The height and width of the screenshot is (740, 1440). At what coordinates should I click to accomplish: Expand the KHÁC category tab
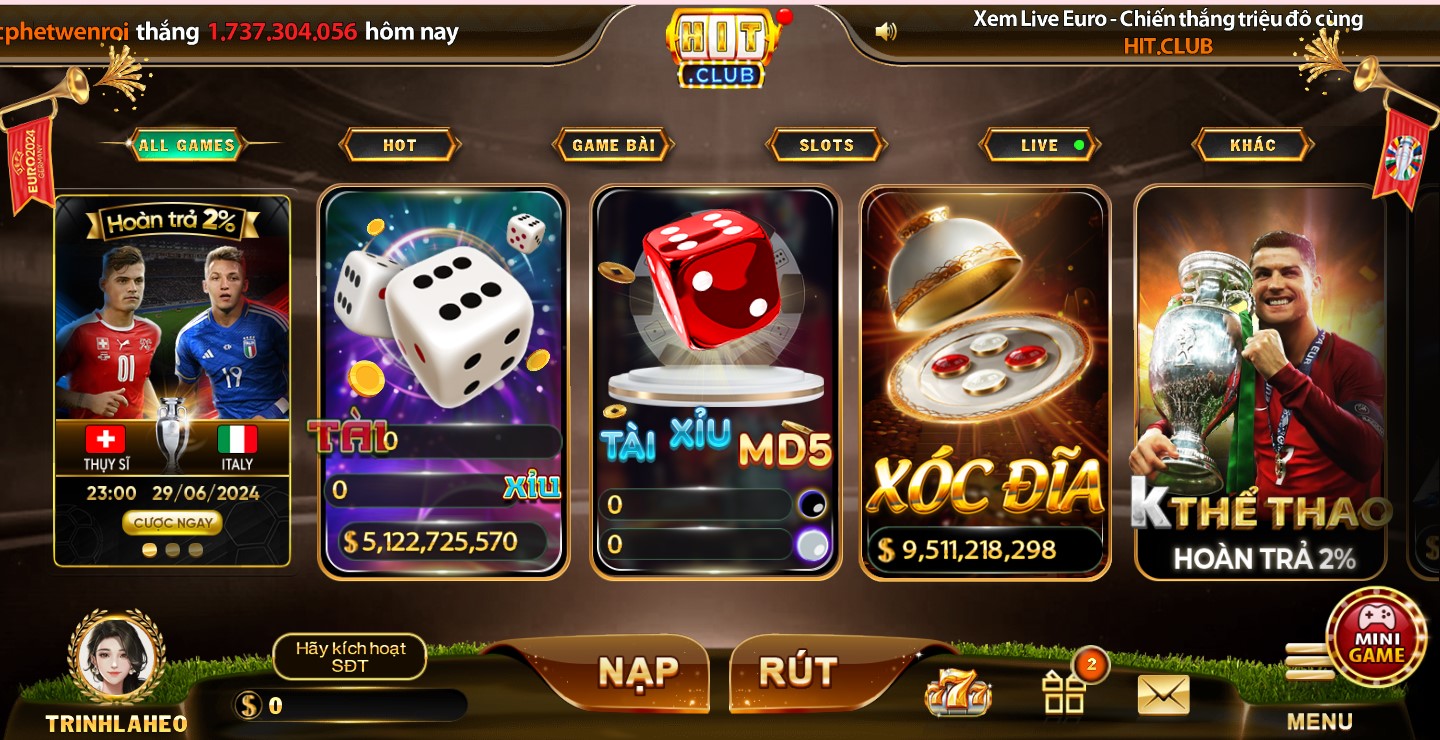1253,144
